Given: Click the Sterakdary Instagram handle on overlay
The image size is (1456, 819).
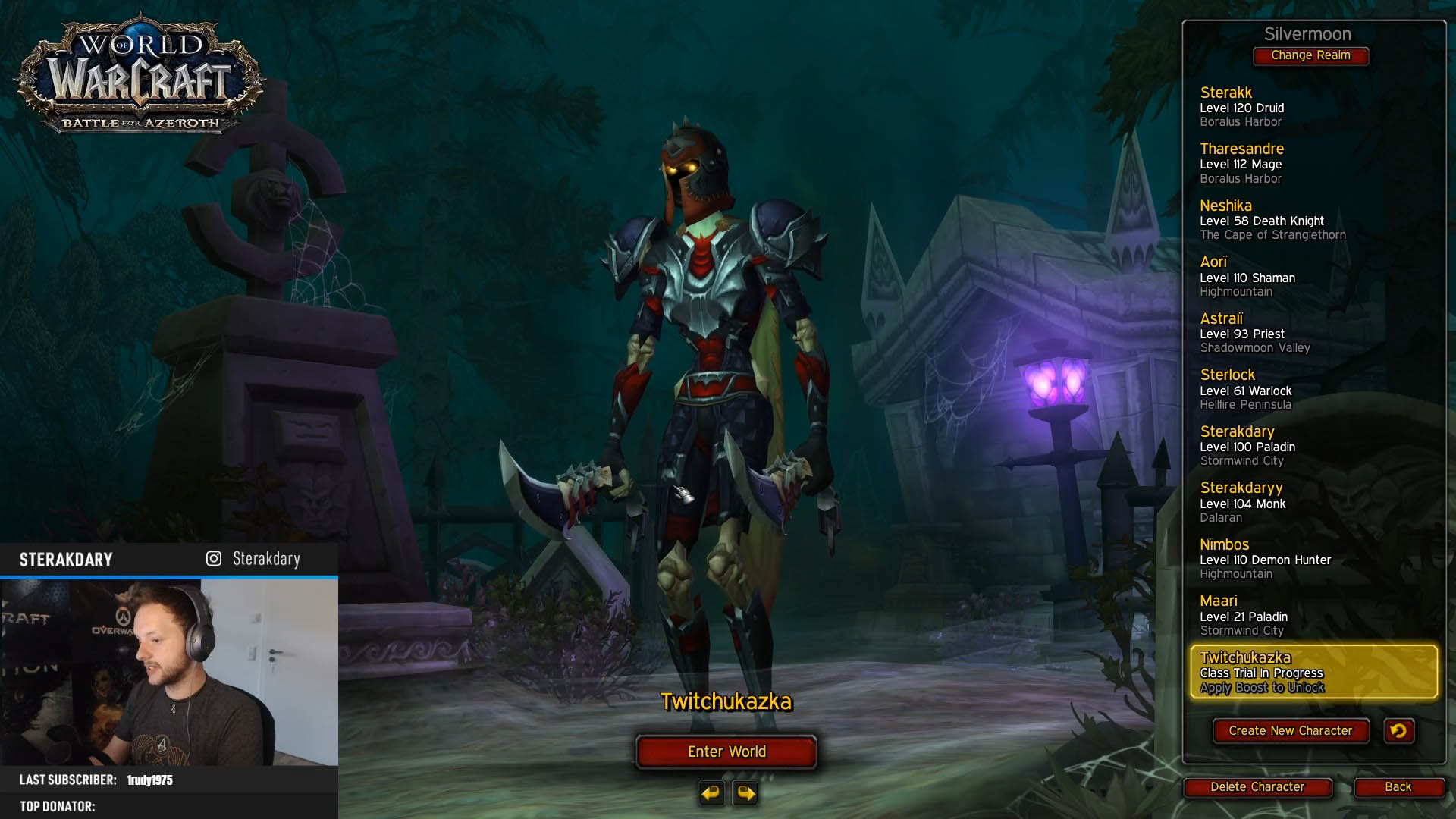Looking at the screenshot, I should tap(265, 559).
